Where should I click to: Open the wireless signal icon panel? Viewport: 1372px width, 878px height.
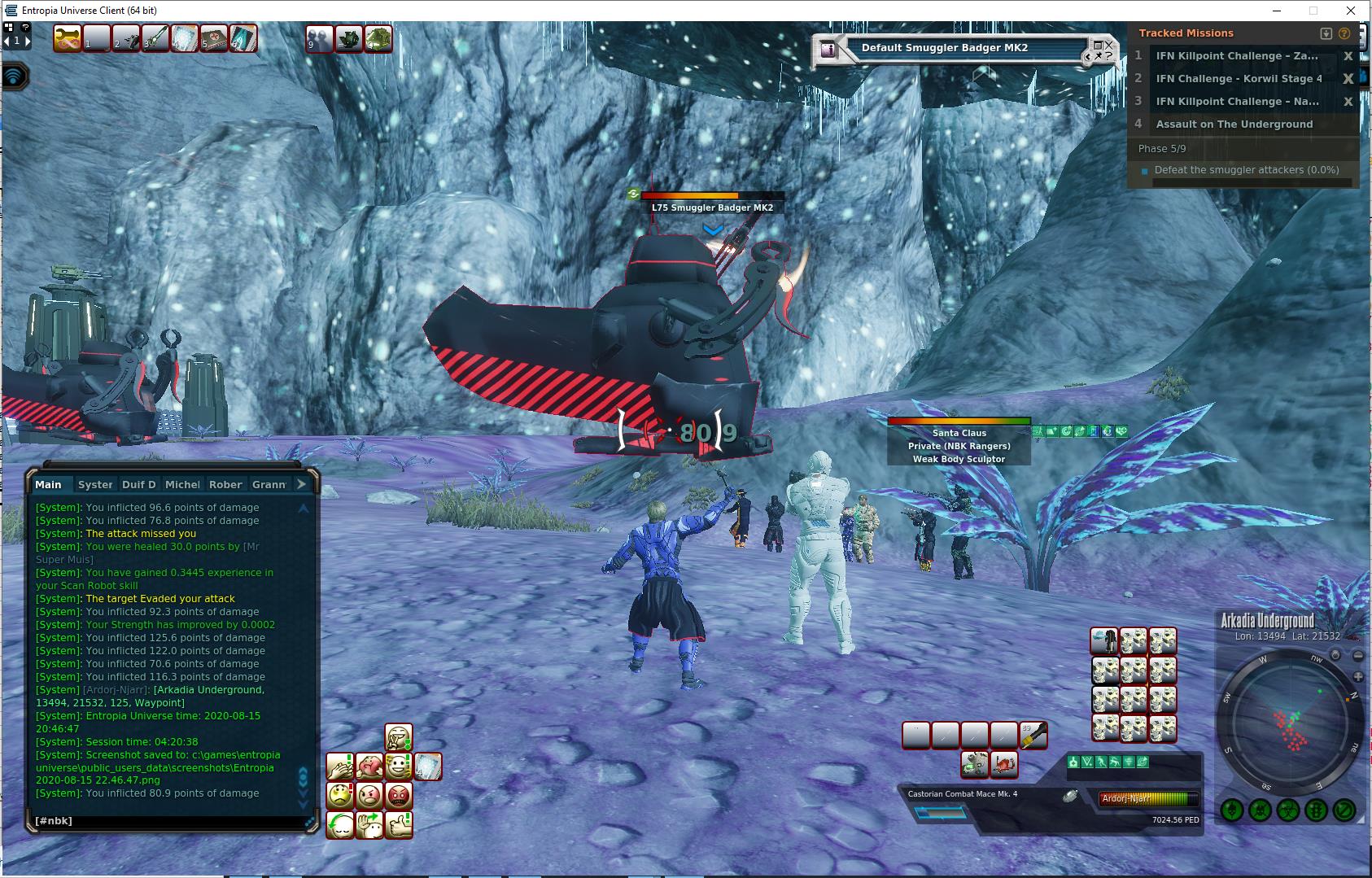(x=15, y=76)
